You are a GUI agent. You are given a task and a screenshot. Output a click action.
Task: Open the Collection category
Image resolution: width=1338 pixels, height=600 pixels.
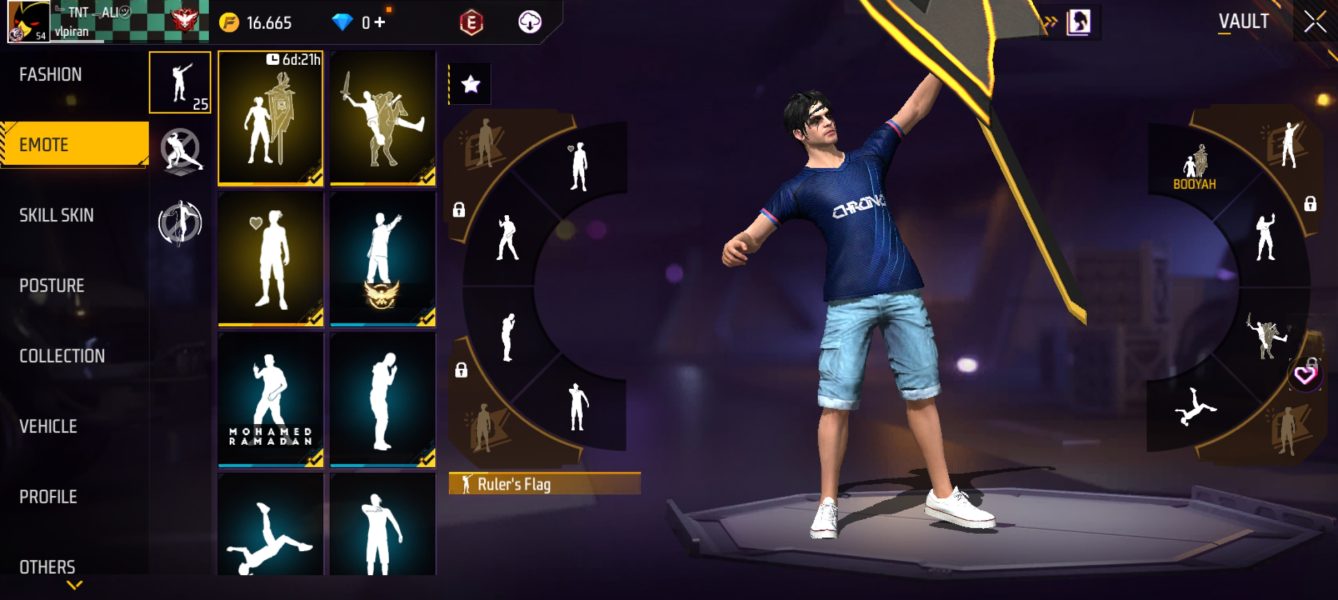coord(62,356)
